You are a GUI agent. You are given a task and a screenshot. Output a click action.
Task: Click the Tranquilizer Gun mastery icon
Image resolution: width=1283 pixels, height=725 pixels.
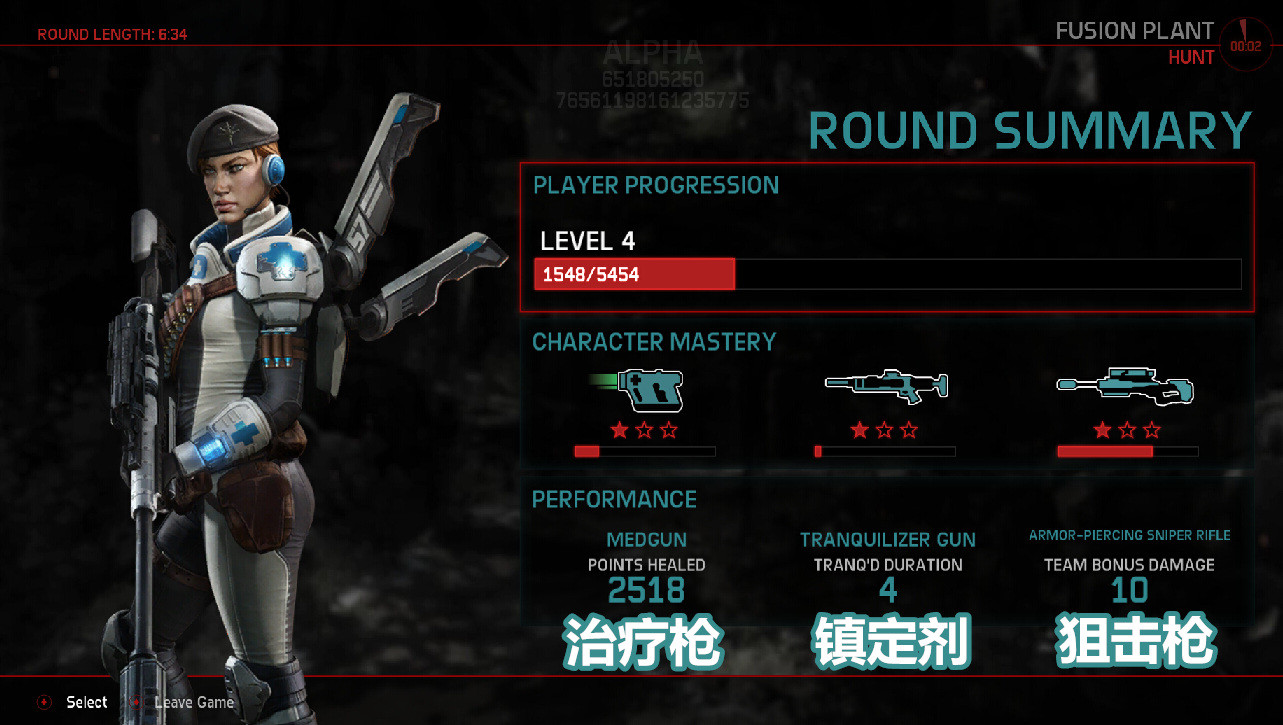(x=885, y=386)
